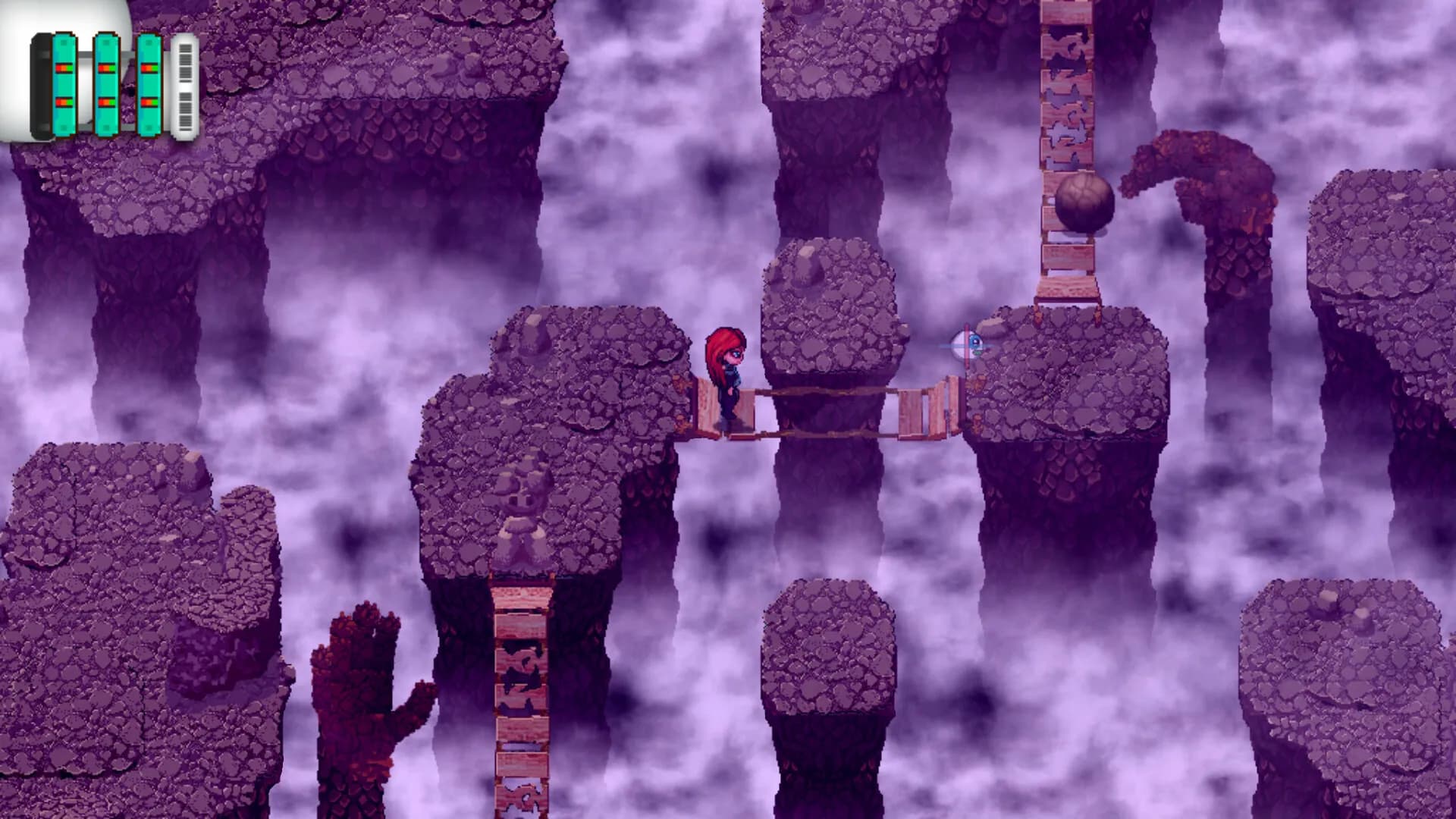Select the first green battery in the HUD
This screenshot has height=819, width=1456.
[64, 83]
